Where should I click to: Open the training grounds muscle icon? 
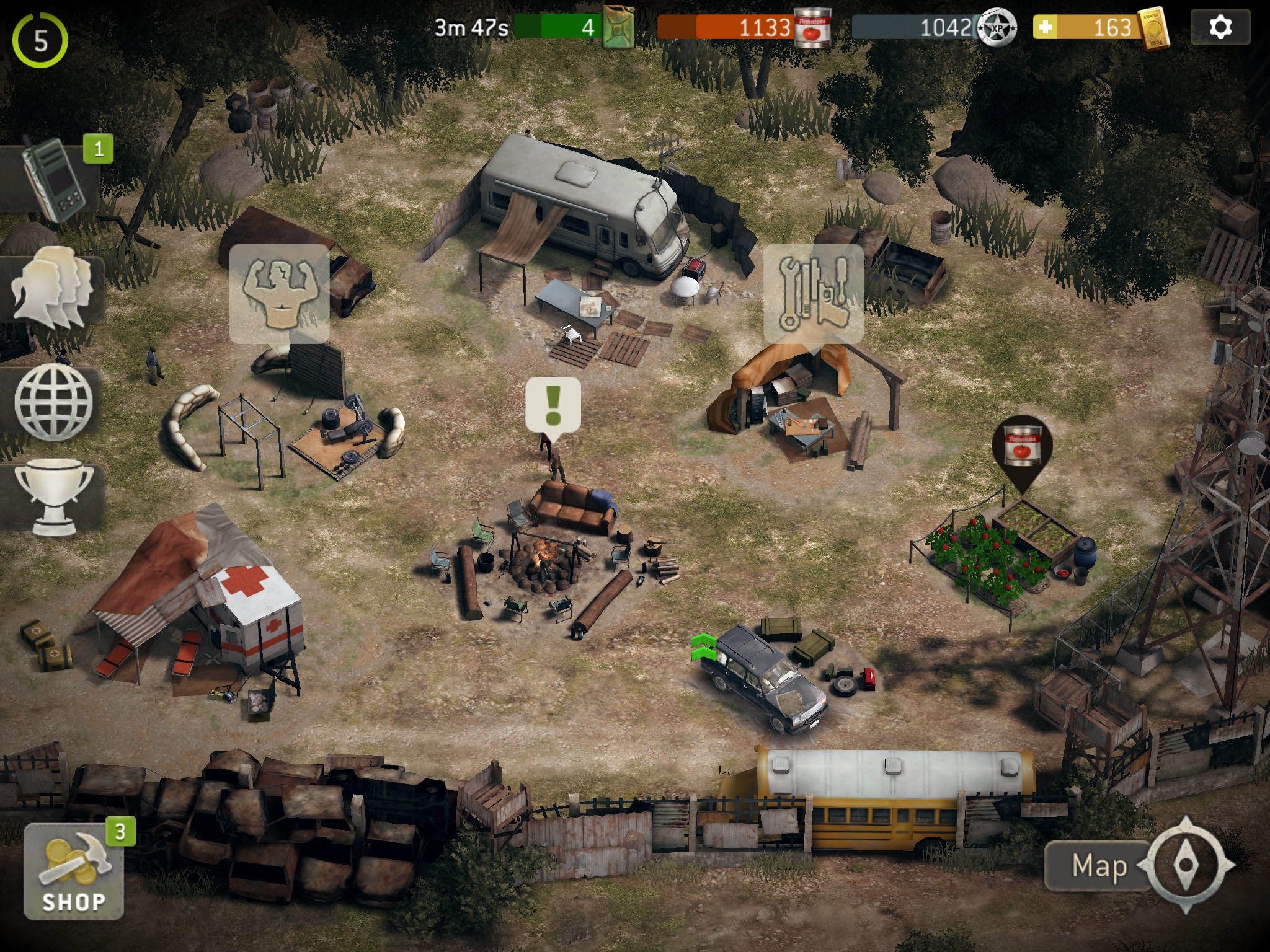coord(279,293)
